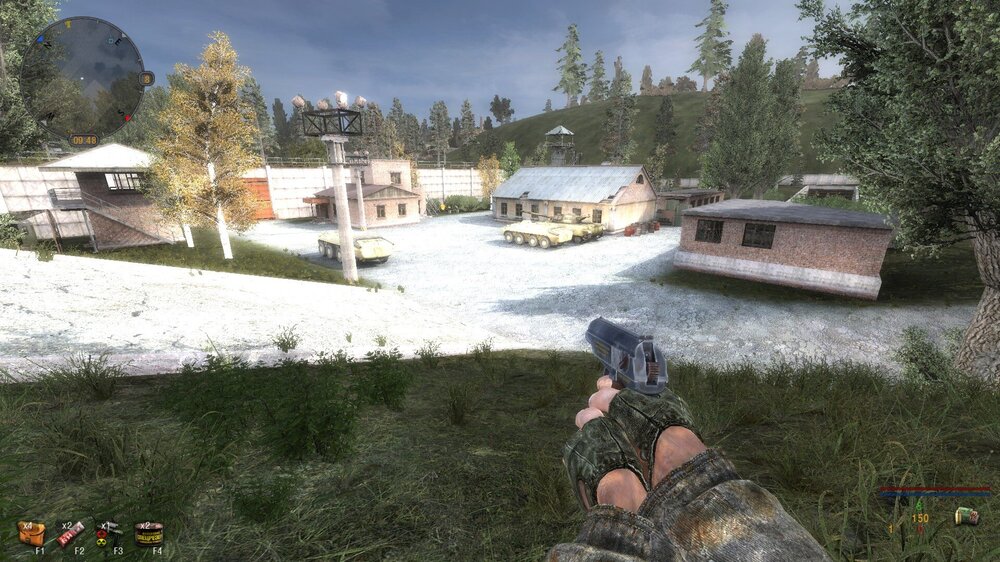Use the orange medkit quick slot
The height and width of the screenshot is (562, 1000).
point(32,533)
